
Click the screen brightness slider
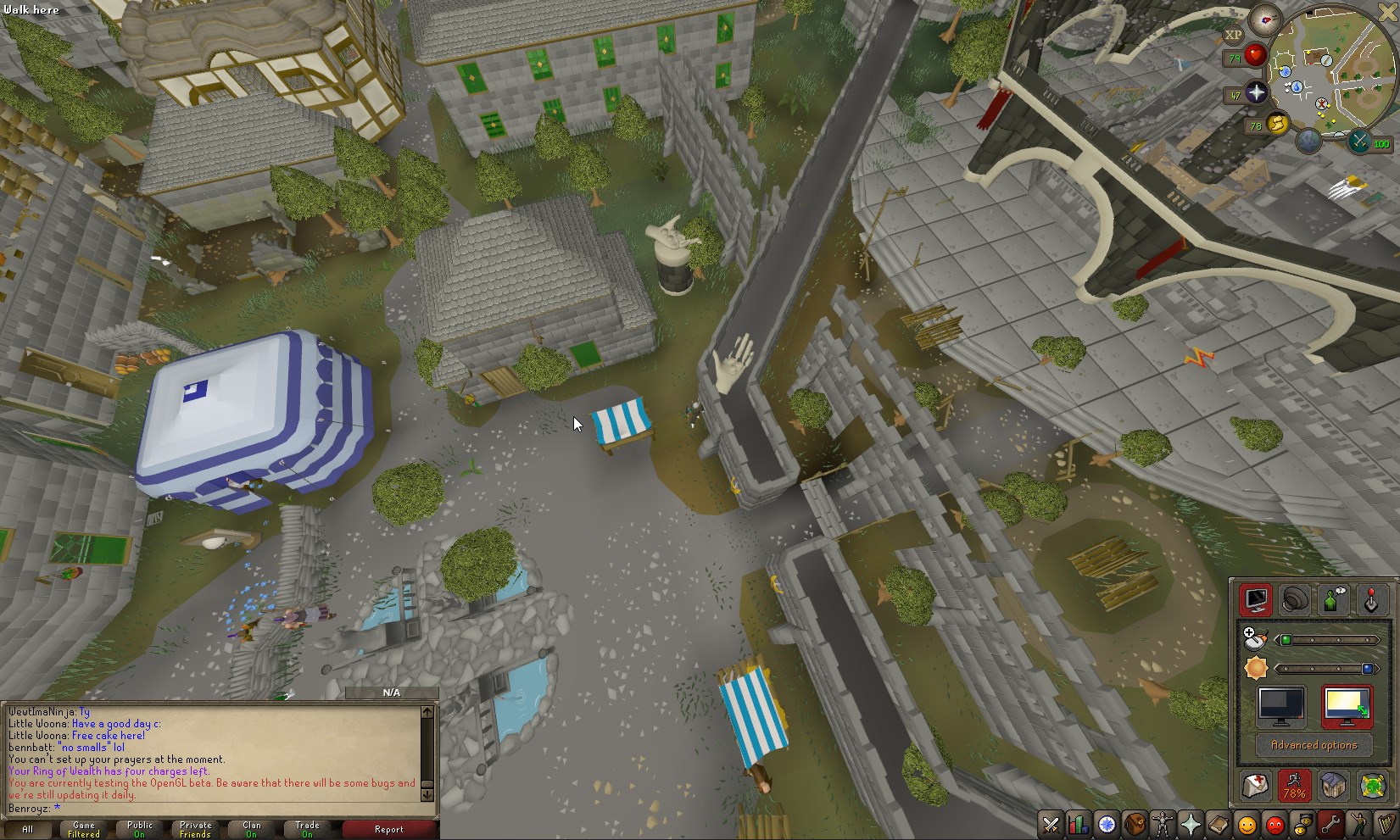click(x=1325, y=669)
